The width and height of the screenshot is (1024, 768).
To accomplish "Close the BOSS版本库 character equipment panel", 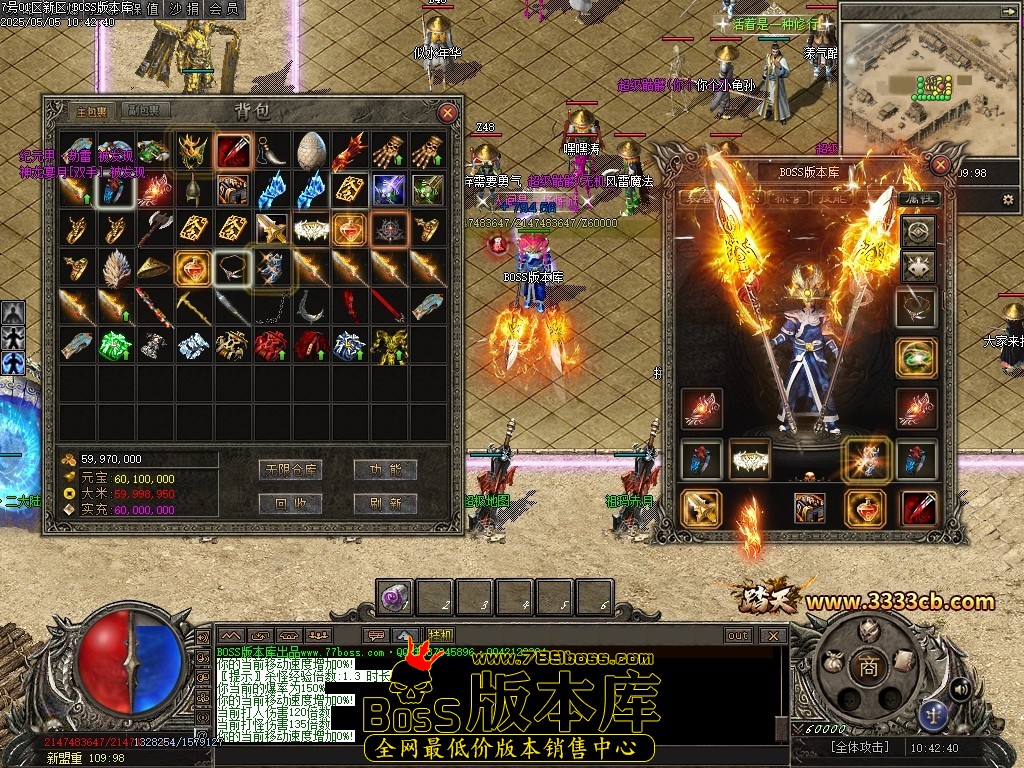I will click(940, 165).
